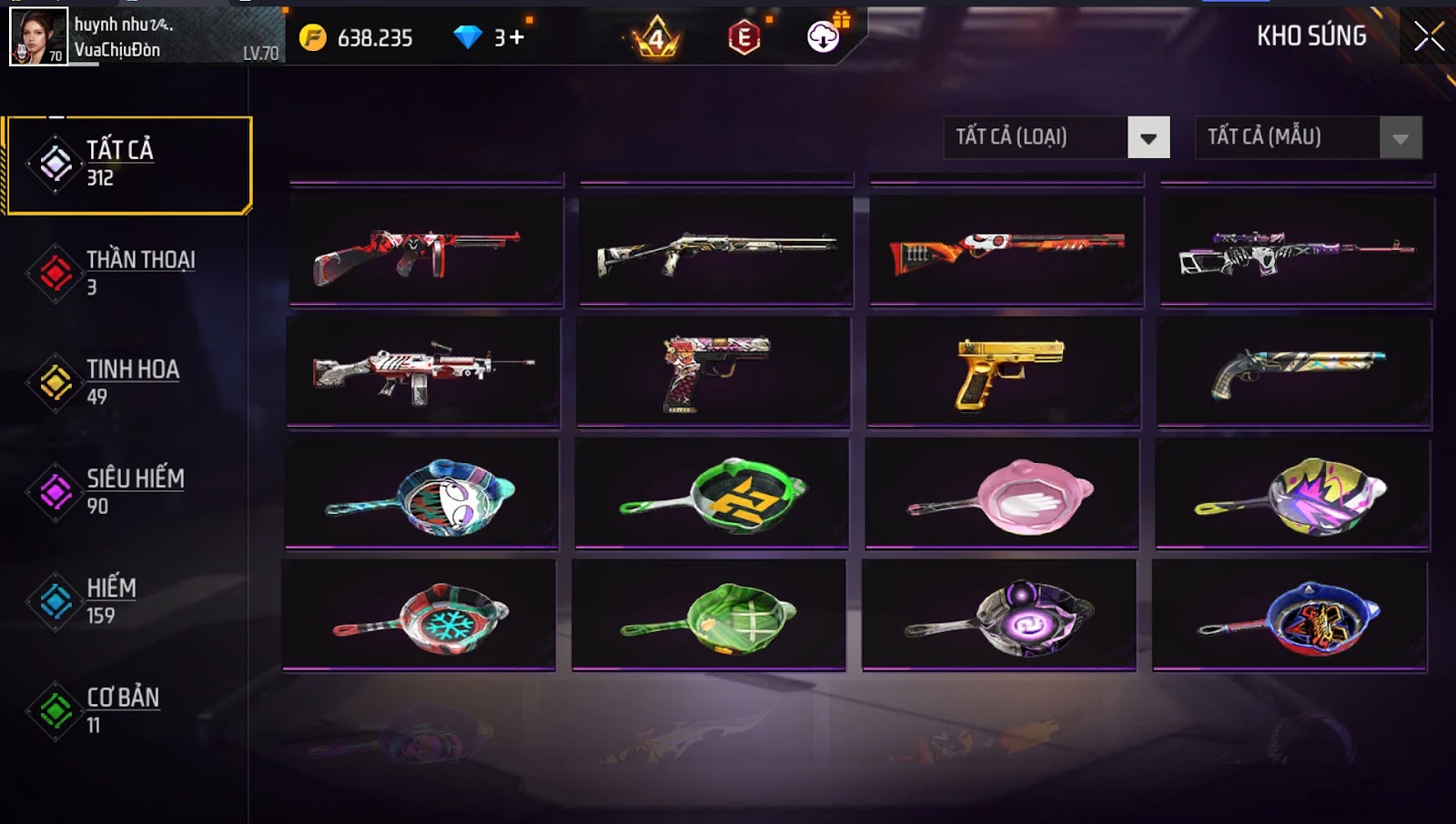This screenshot has height=824, width=1456.
Task: Close the Kho Súng weapon vault
Action: [1429, 36]
